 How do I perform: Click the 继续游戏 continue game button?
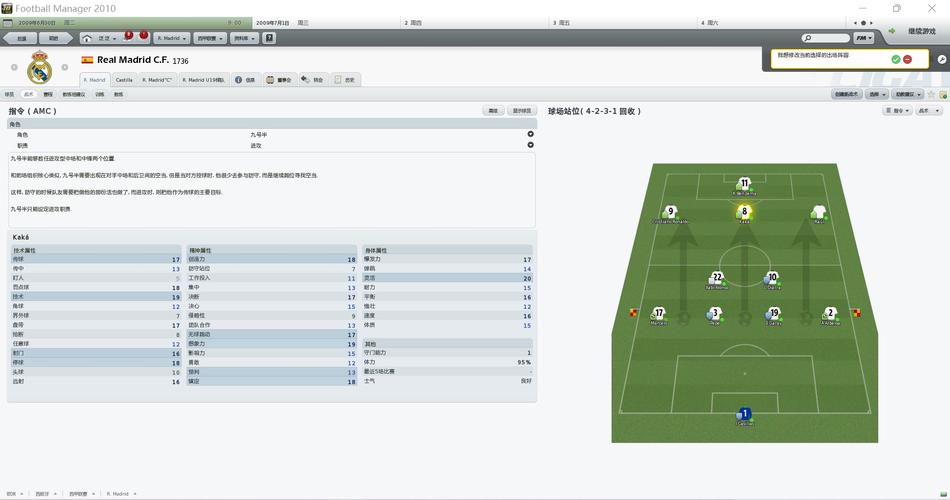(914, 32)
